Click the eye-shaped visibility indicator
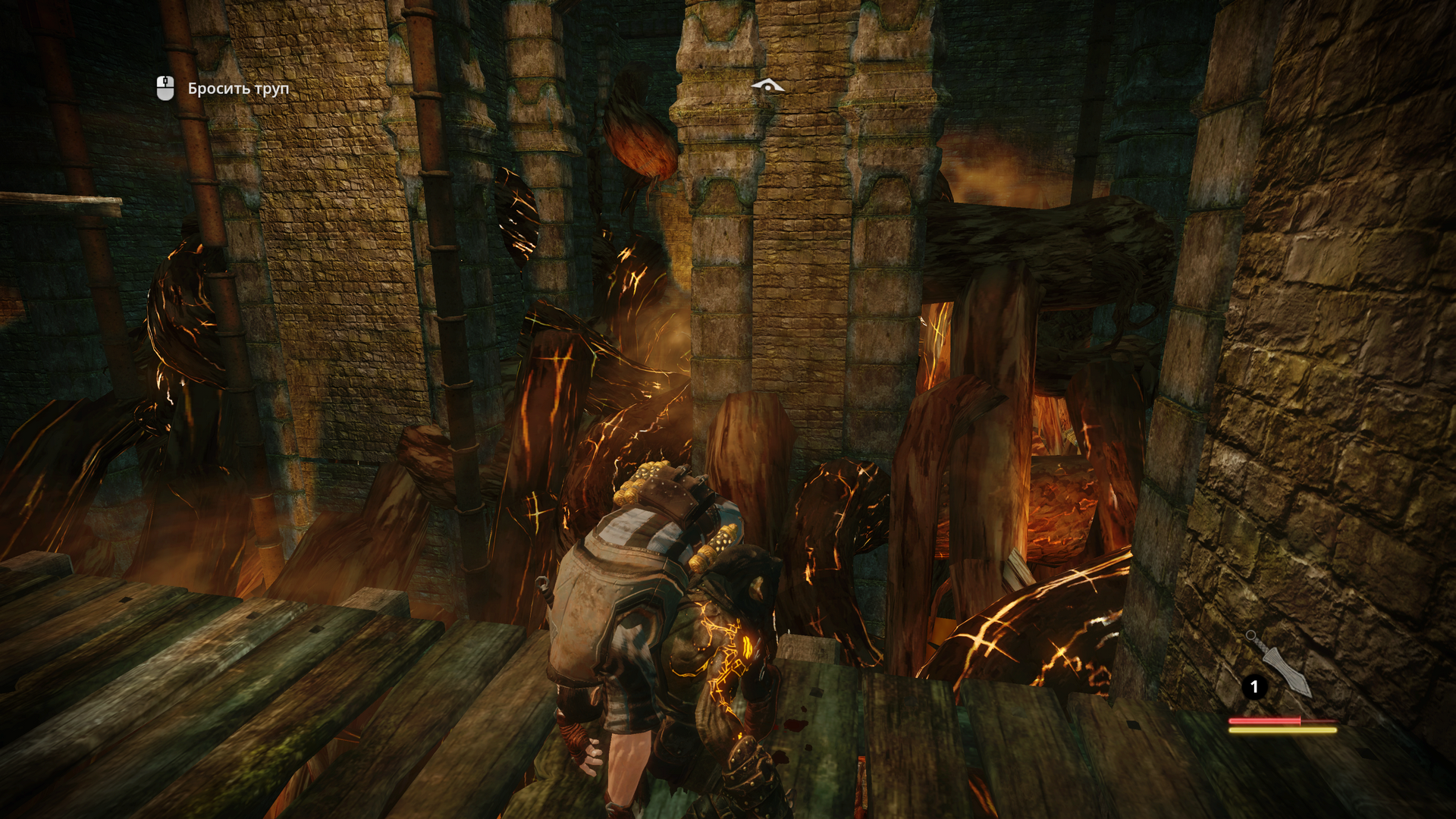Viewport: 1456px width, 819px height. pyautogui.click(x=767, y=86)
